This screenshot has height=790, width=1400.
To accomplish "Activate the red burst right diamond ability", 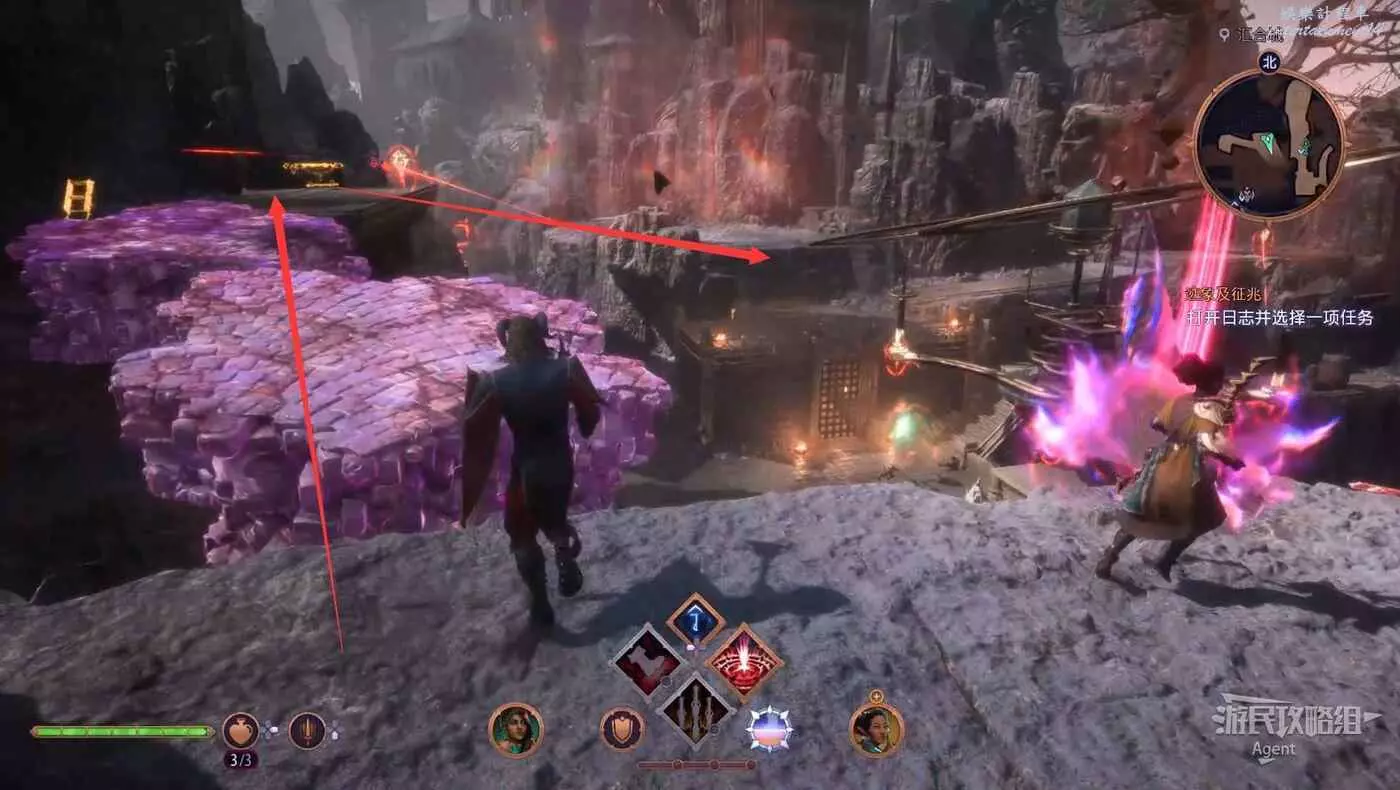I will 744,661.
